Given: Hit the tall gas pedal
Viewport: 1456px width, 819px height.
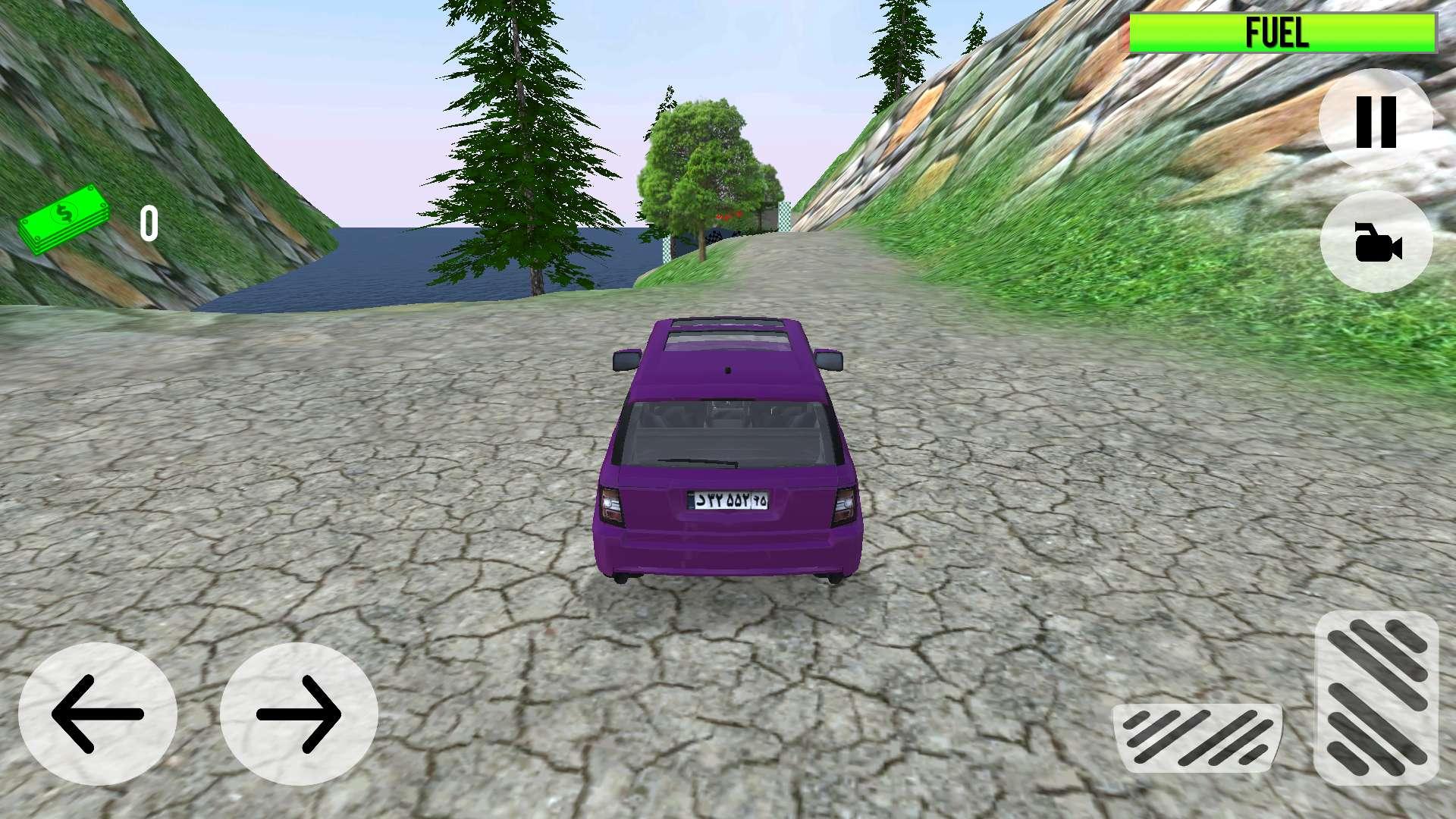Looking at the screenshot, I should [1376, 698].
